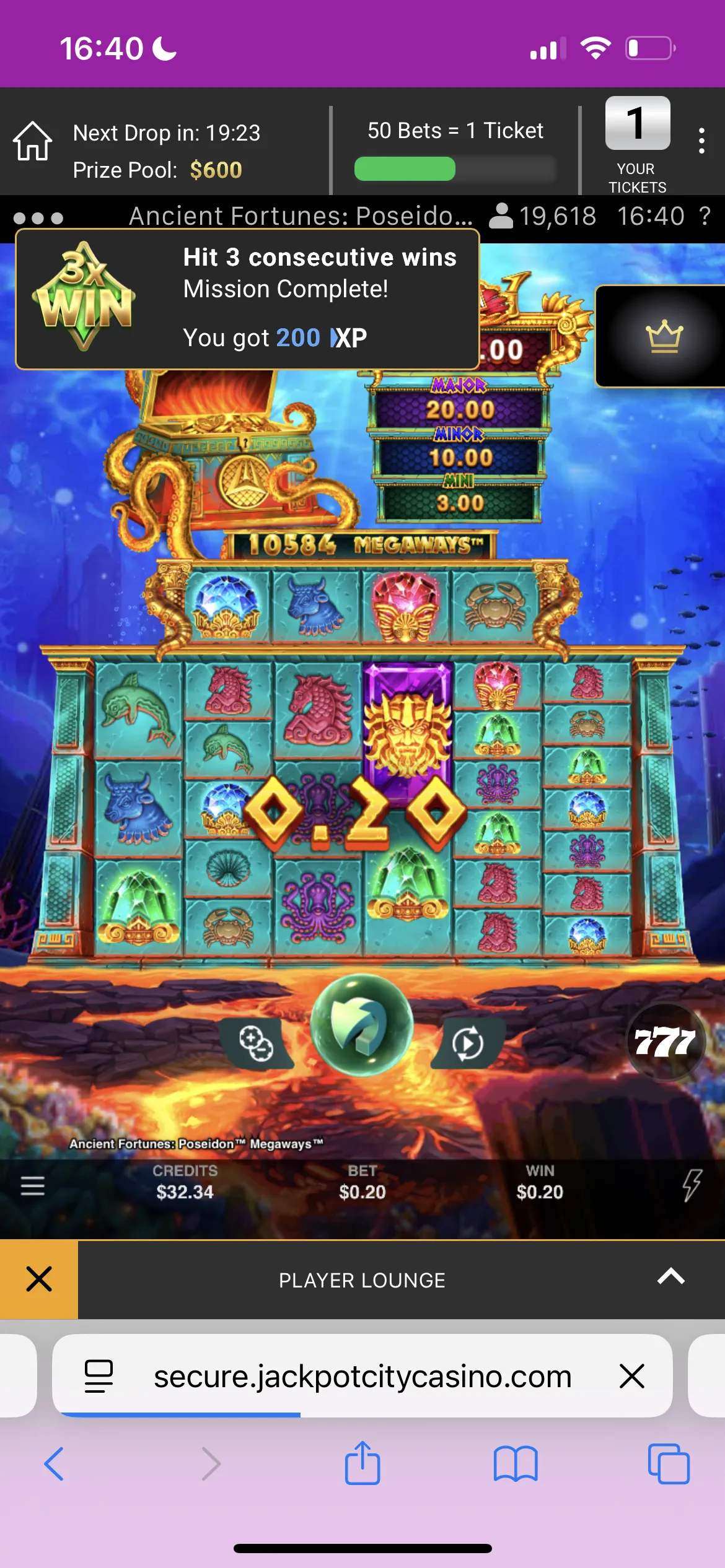
Task: Toggle the lightning bolt quick spin
Action: pos(692,1185)
